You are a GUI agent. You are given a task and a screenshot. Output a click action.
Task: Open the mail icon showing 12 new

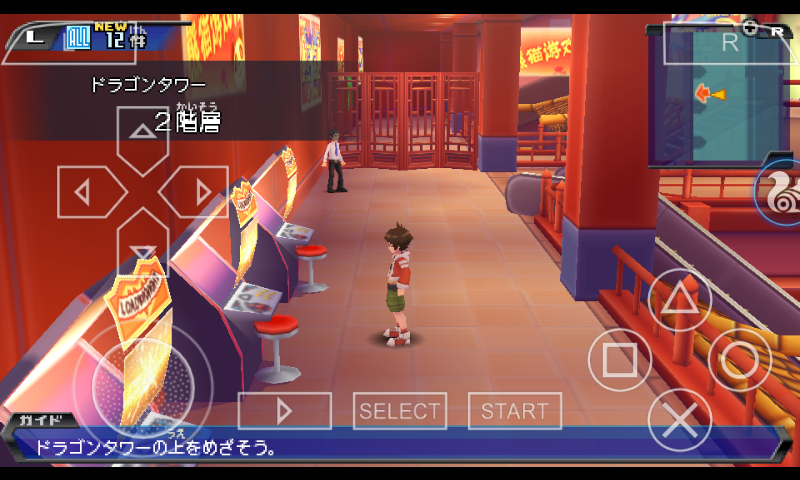coord(78,39)
